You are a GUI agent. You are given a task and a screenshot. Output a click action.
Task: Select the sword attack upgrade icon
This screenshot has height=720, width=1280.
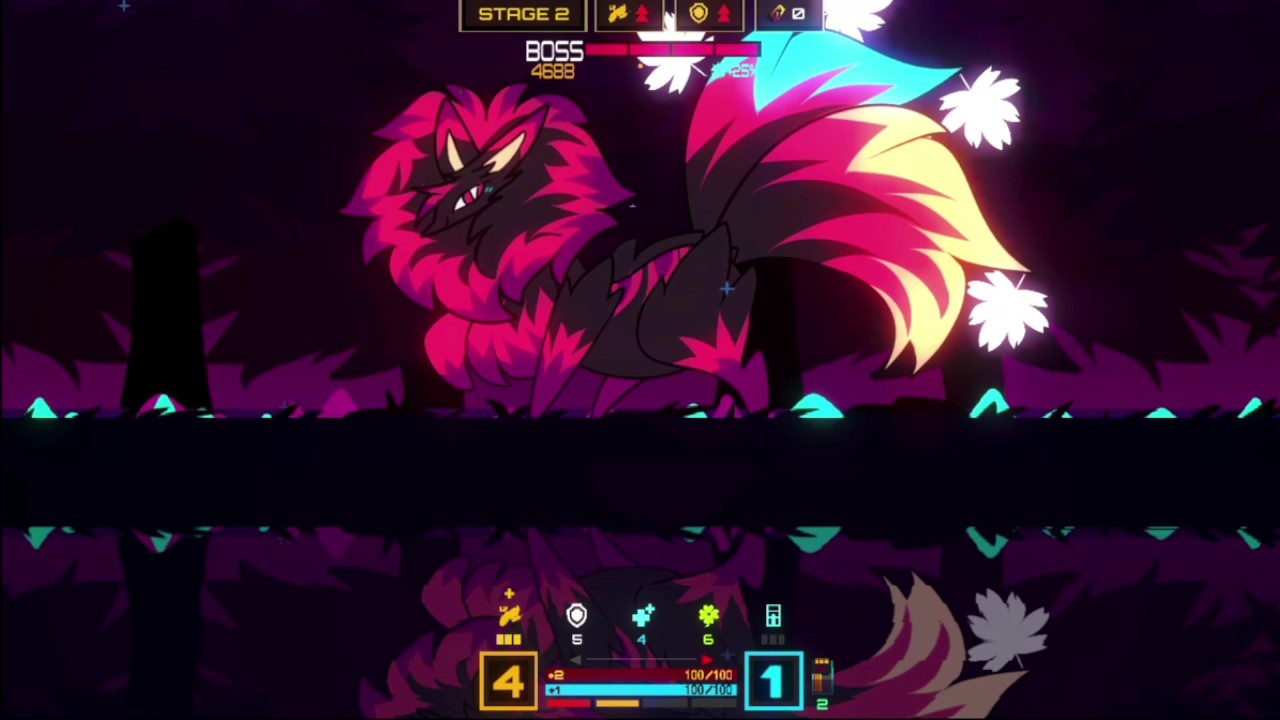click(619, 12)
